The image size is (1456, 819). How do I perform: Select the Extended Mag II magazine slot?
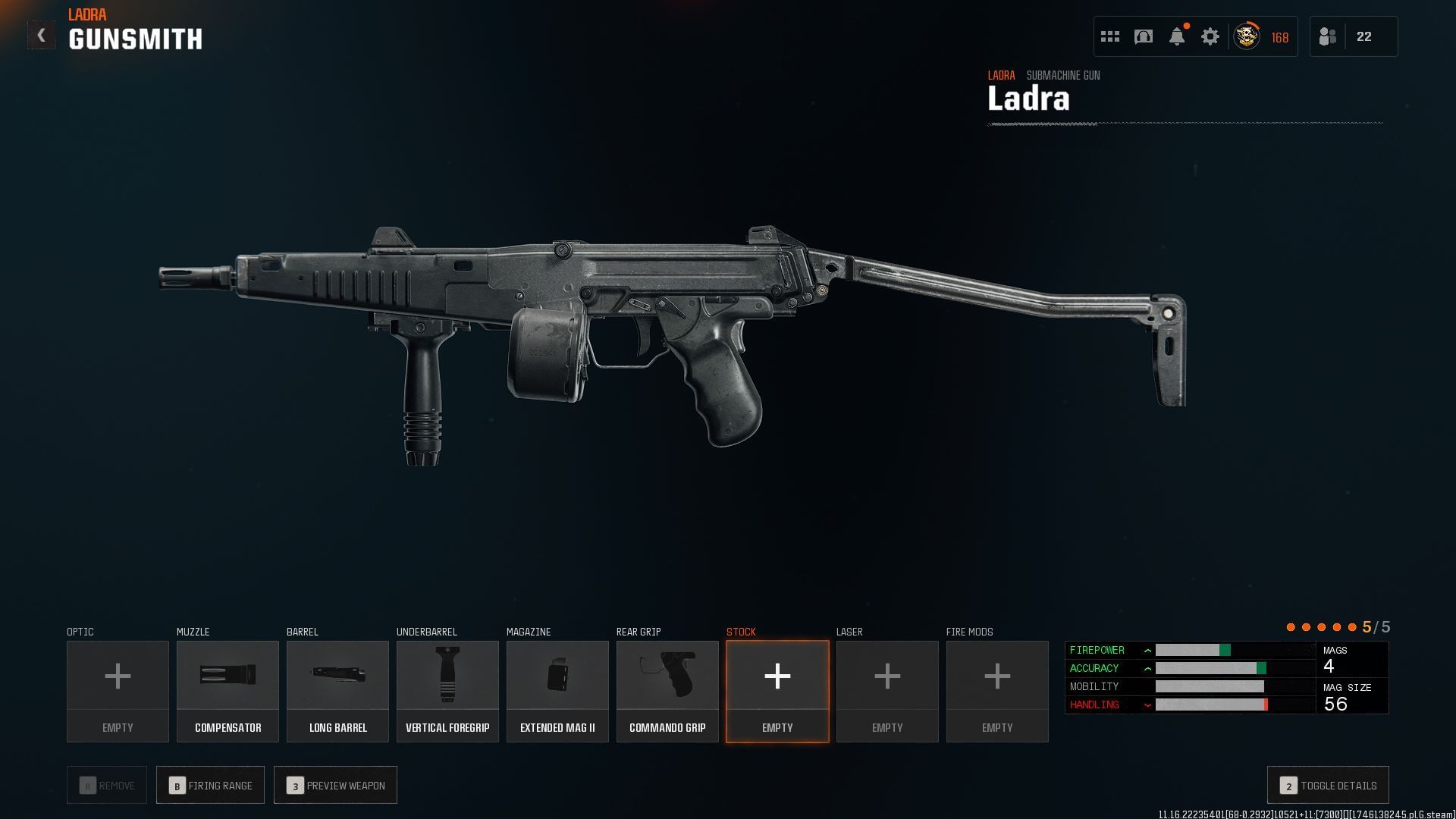tap(557, 691)
